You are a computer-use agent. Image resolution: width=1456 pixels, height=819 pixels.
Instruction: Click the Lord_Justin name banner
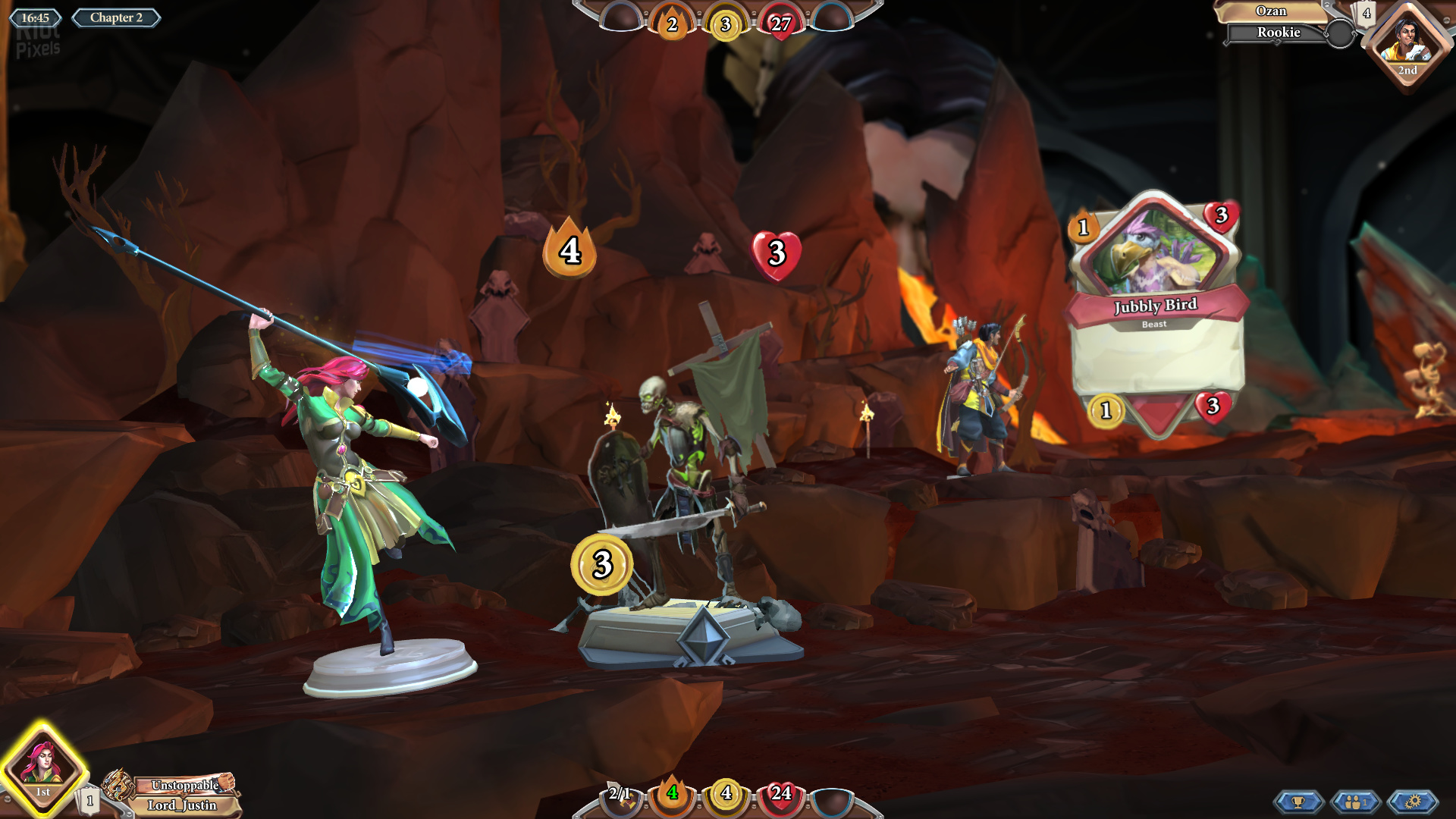182,805
